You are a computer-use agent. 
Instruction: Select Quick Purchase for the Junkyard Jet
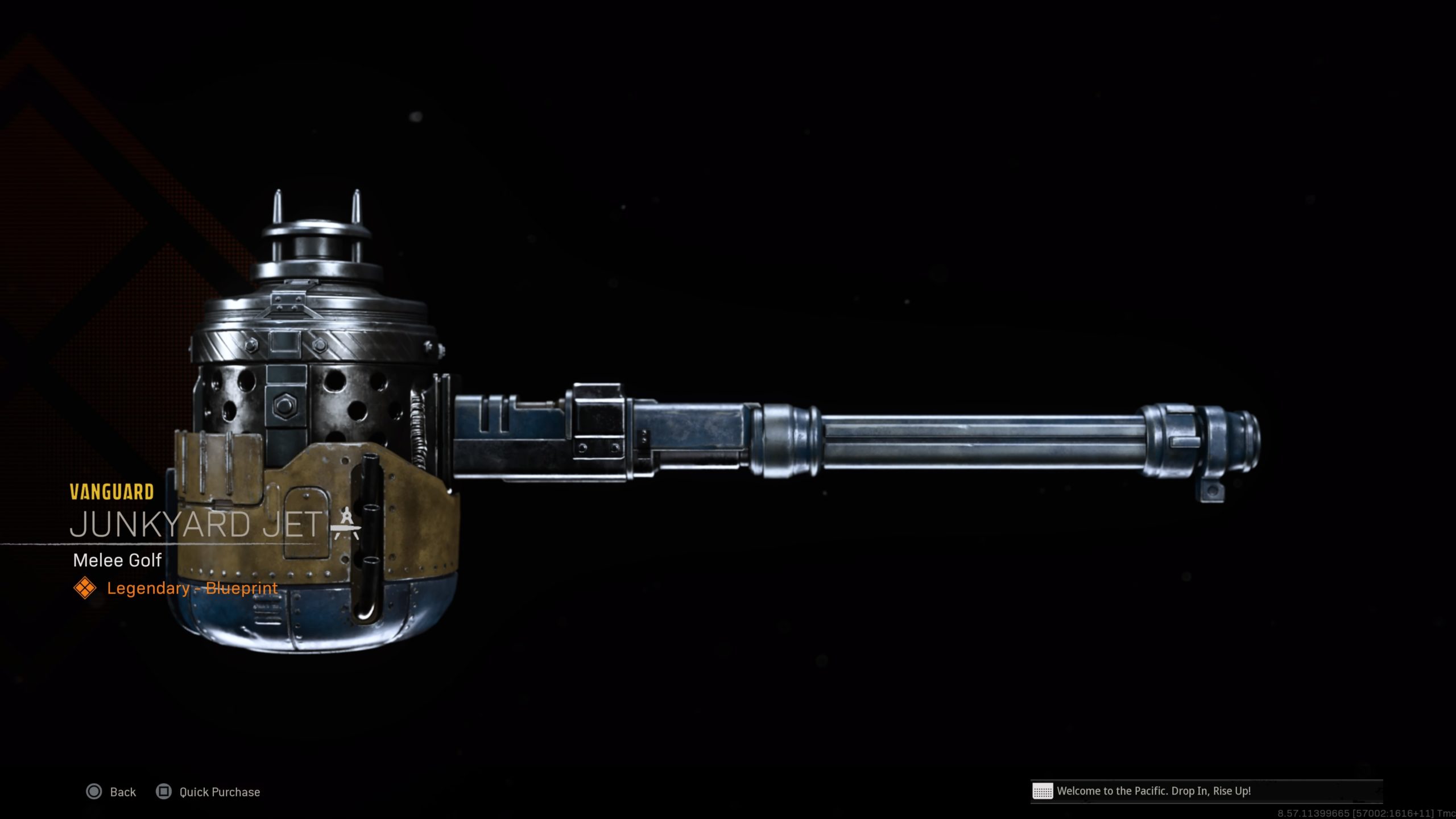[x=219, y=792]
